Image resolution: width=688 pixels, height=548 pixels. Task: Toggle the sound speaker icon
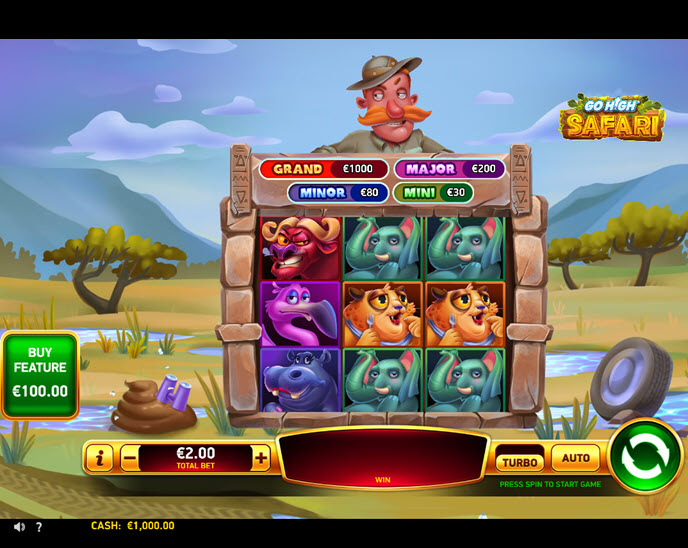coord(19,526)
